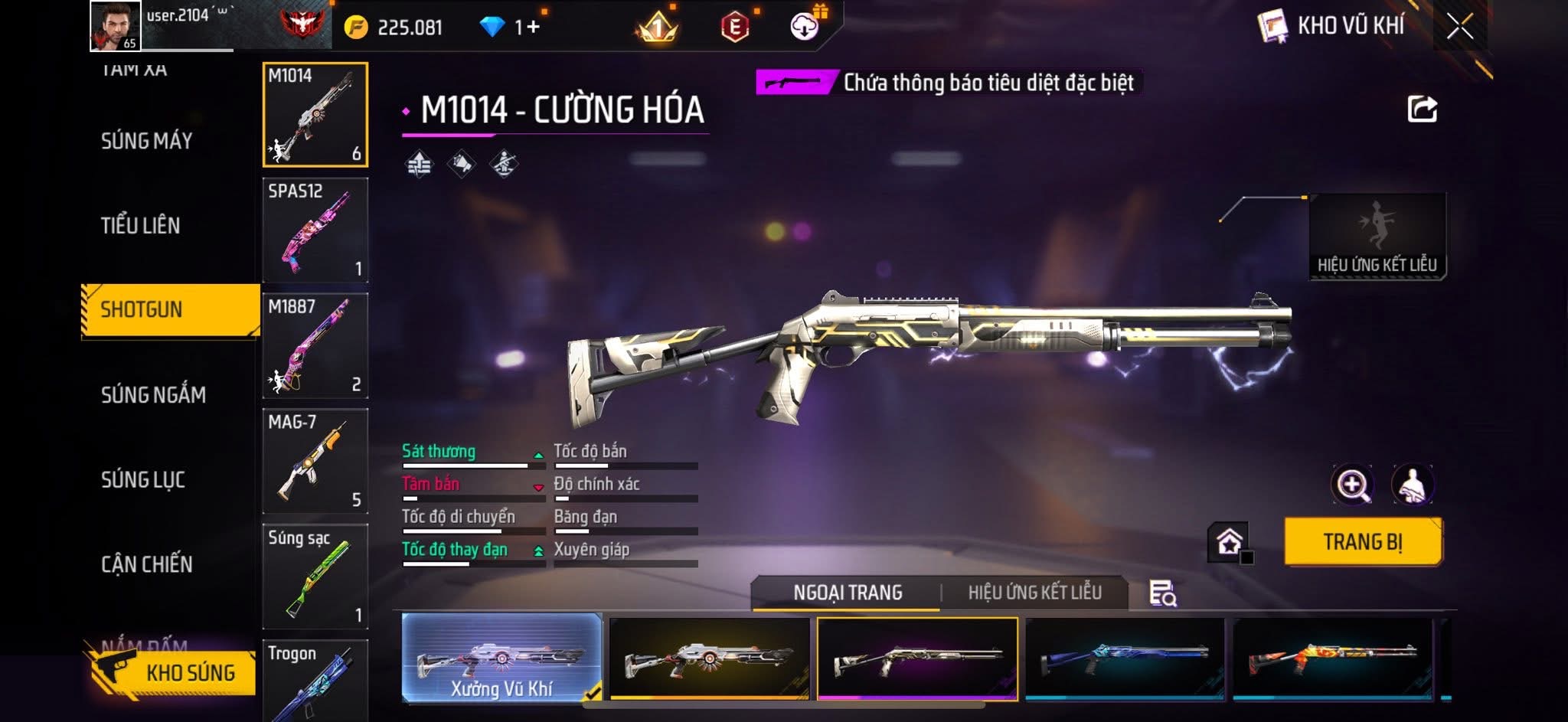Screen dimensions: 1568x722
Task: Switch to SÚNG NGẮM category
Action: click(153, 395)
